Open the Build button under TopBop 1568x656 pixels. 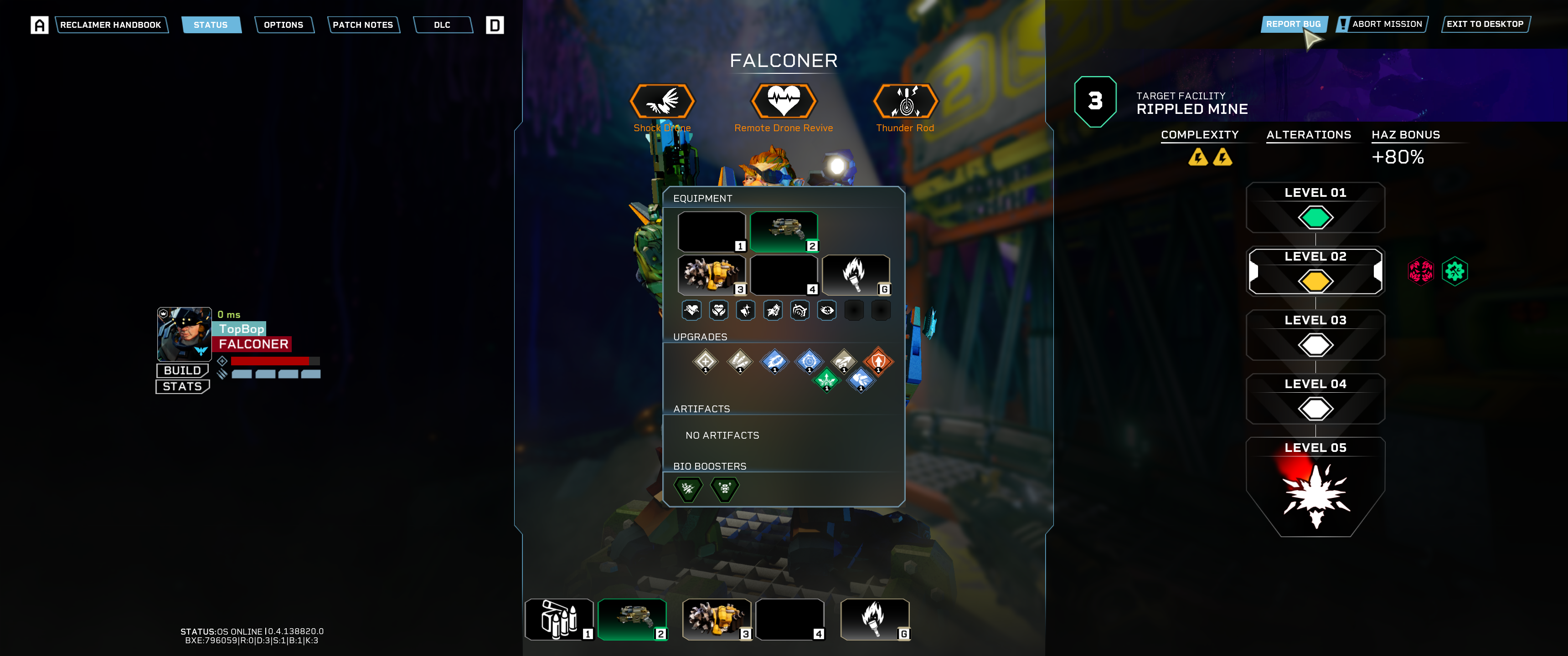182,371
